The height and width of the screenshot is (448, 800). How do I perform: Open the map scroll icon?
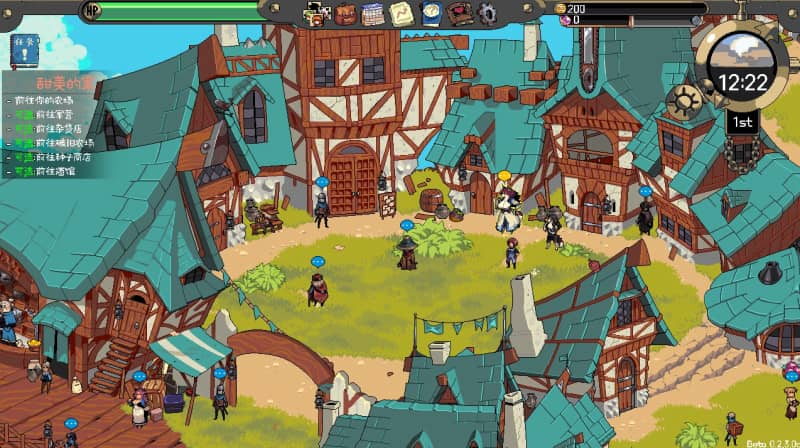click(401, 13)
